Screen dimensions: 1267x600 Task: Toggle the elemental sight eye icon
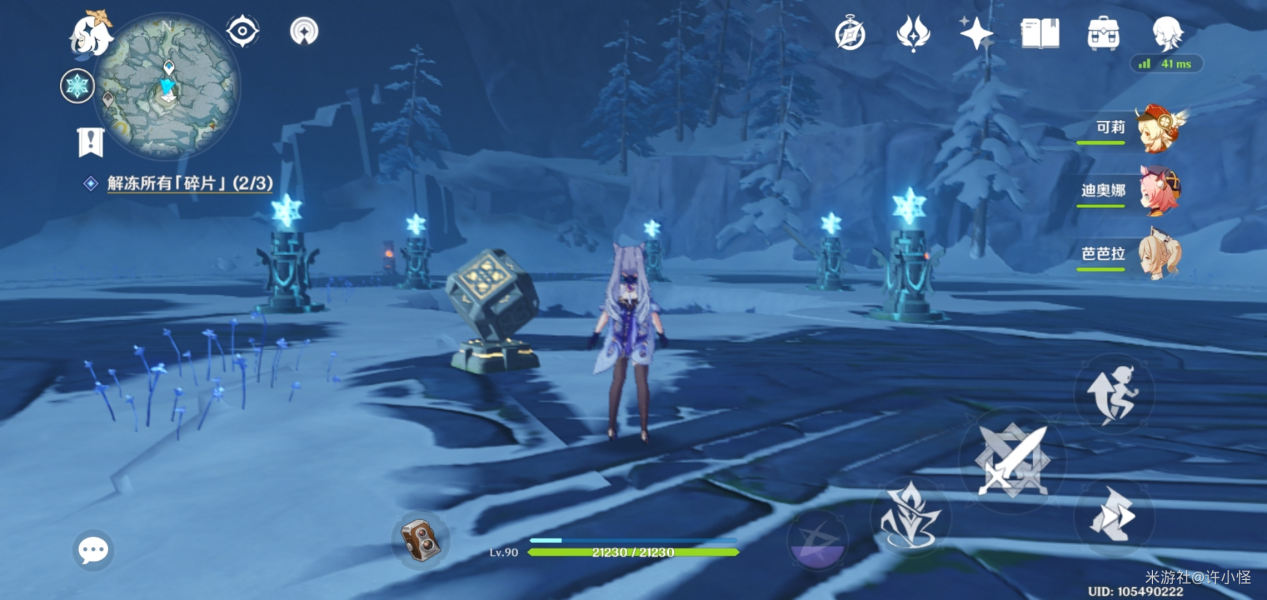click(243, 31)
